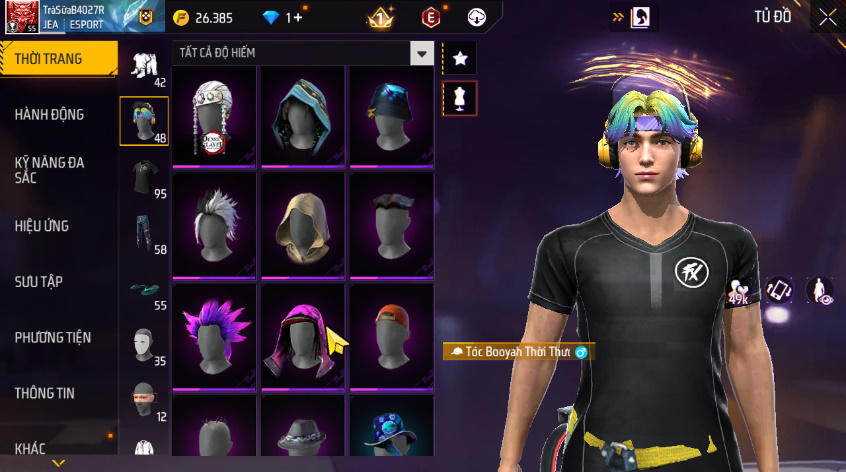Open the Thông Tin section
The height and width of the screenshot is (472, 846).
pos(45,393)
